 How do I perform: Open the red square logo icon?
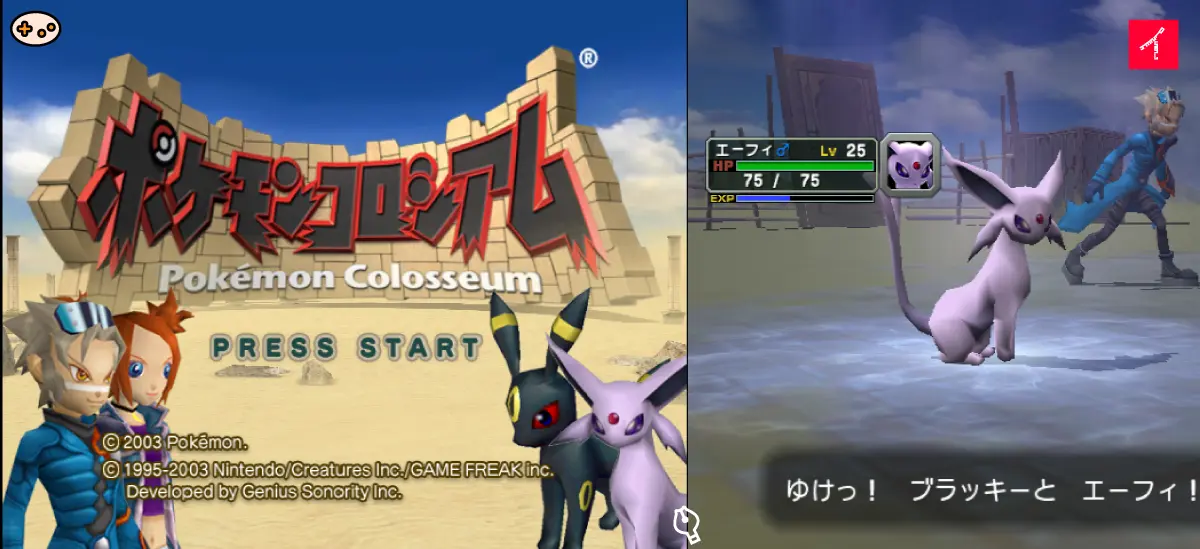[1153, 45]
